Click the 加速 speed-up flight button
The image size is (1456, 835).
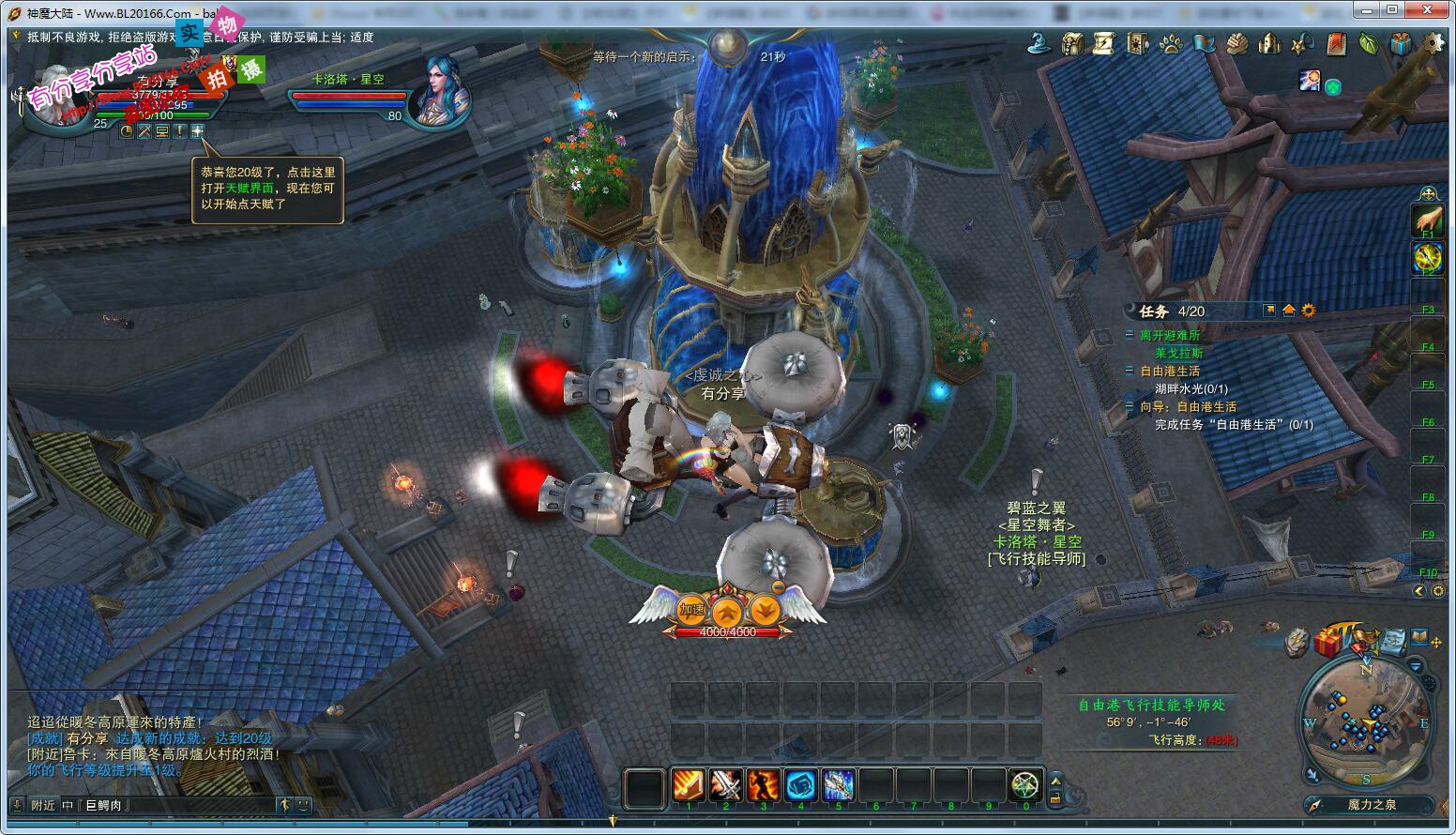click(692, 610)
